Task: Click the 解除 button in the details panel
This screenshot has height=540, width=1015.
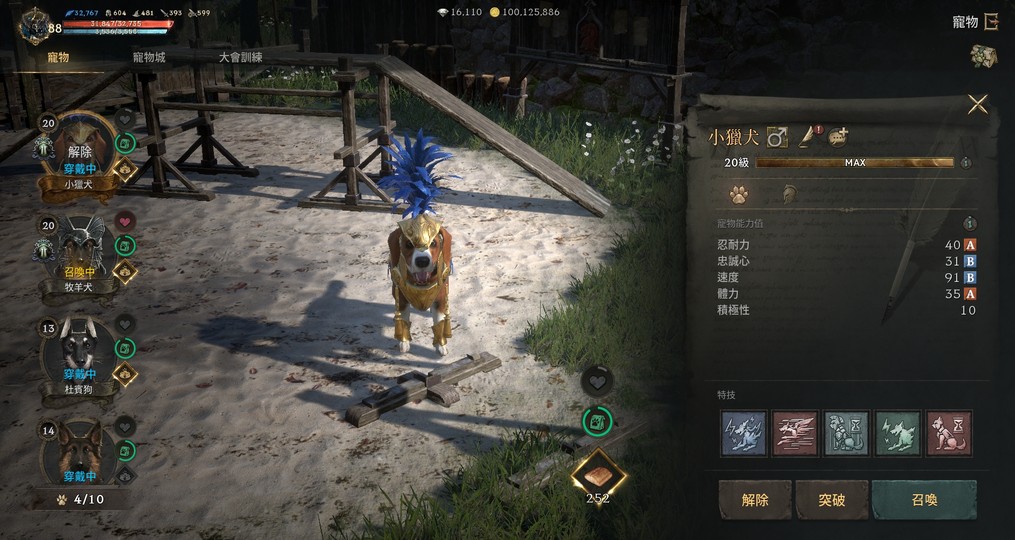Action: (x=755, y=499)
